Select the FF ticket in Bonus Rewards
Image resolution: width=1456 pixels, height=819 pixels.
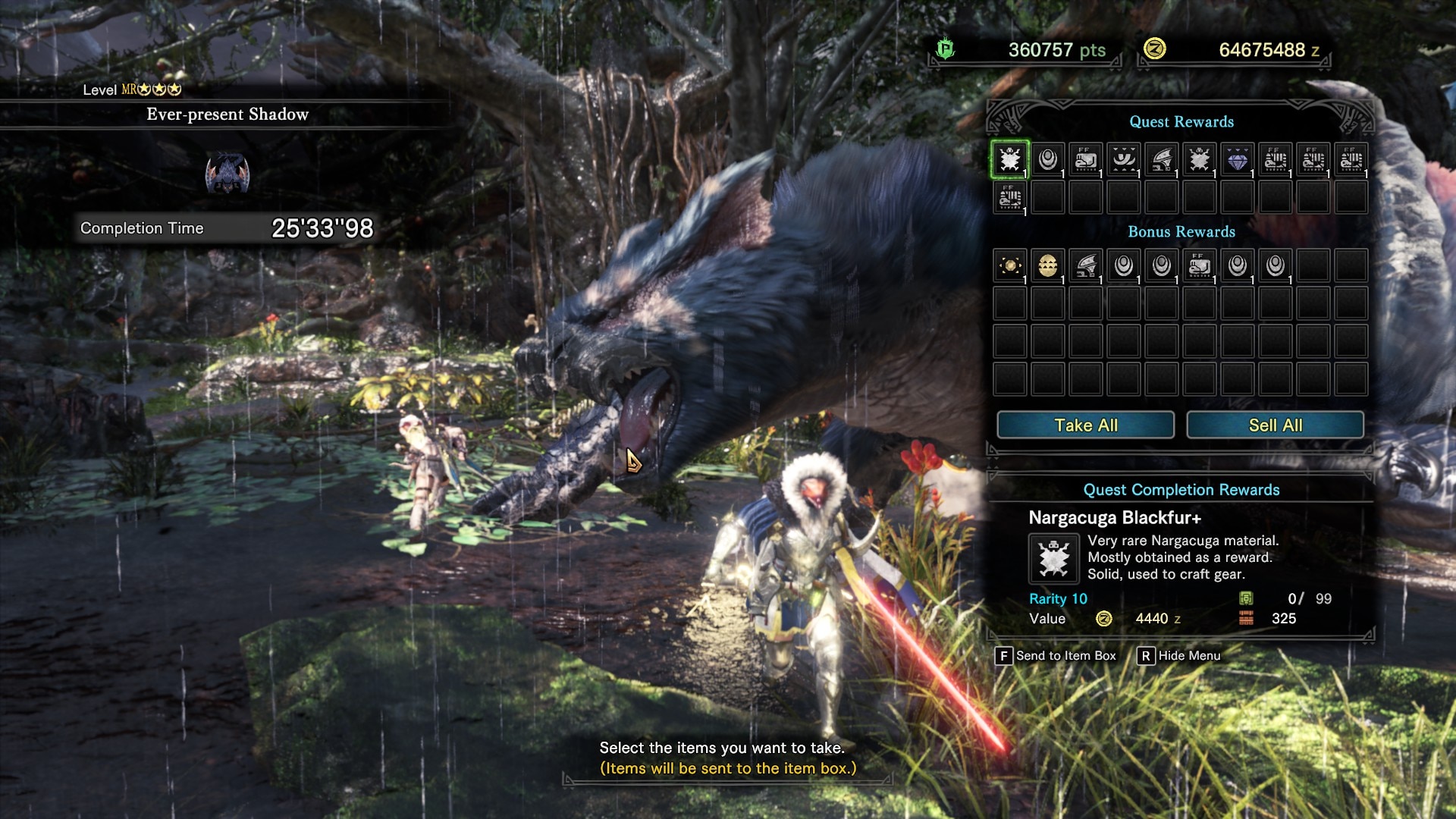[1199, 266]
